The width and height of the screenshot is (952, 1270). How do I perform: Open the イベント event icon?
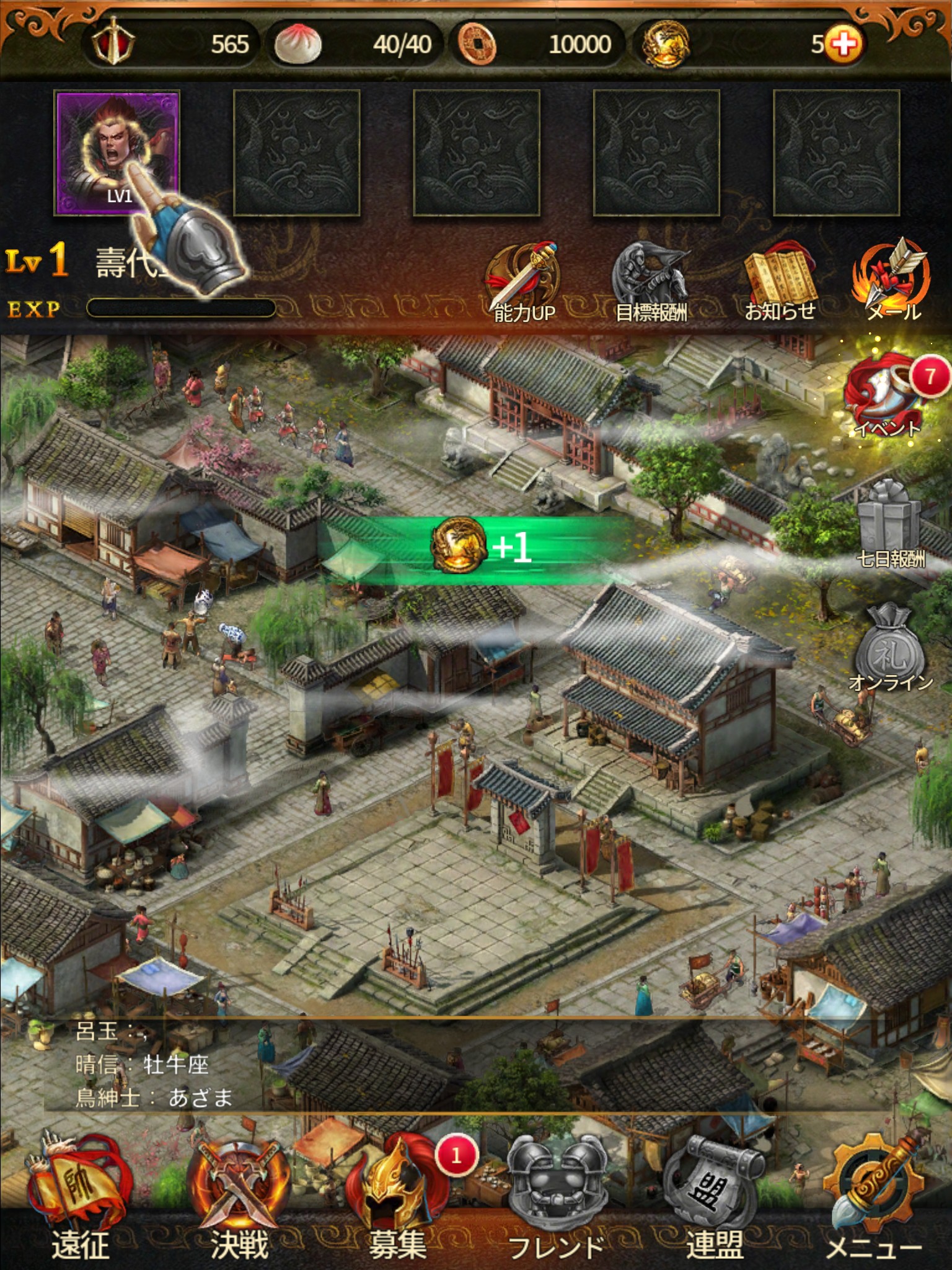point(889,394)
